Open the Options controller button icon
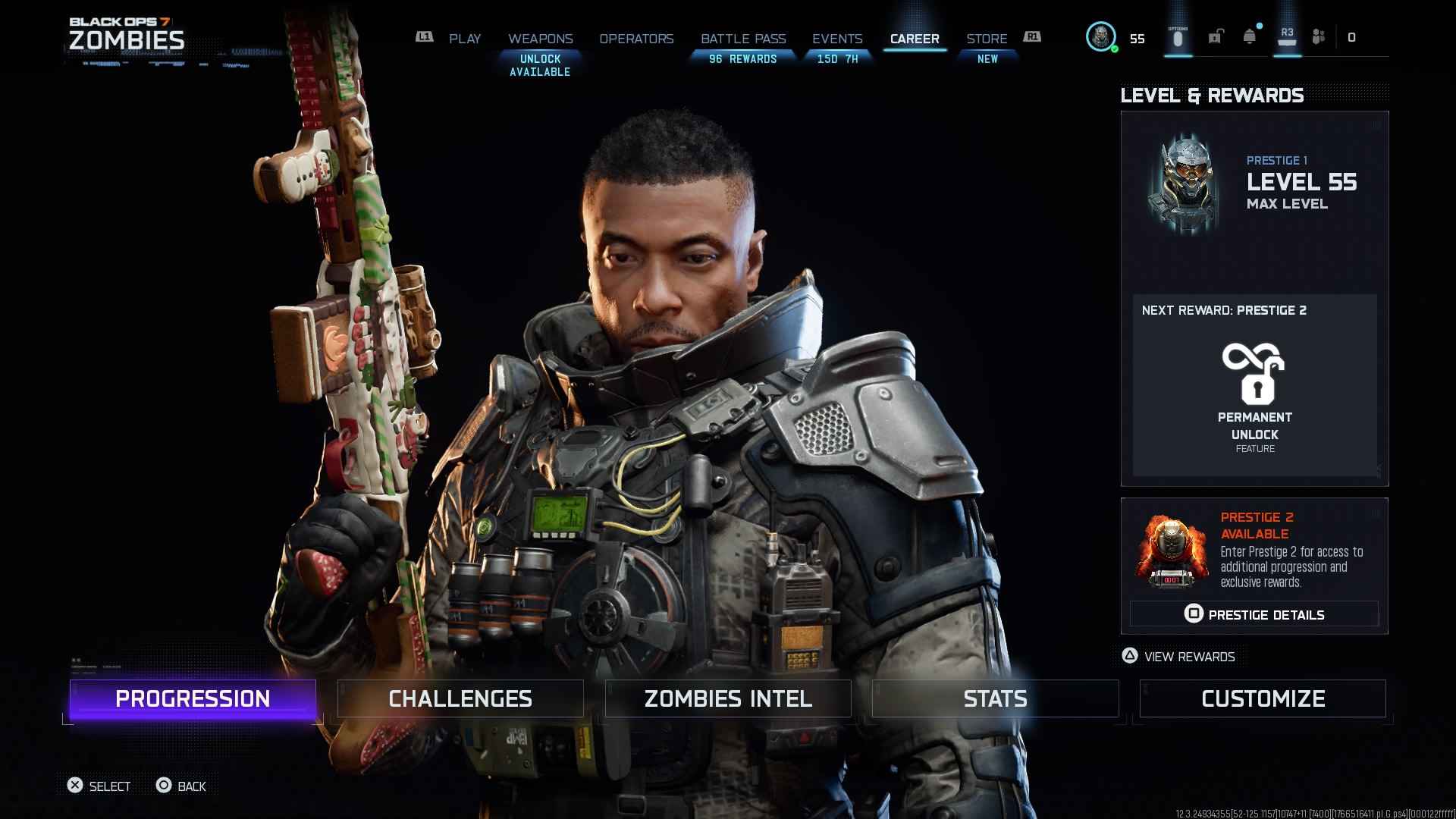Viewport: 1456px width, 819px height. point(1178,36)
